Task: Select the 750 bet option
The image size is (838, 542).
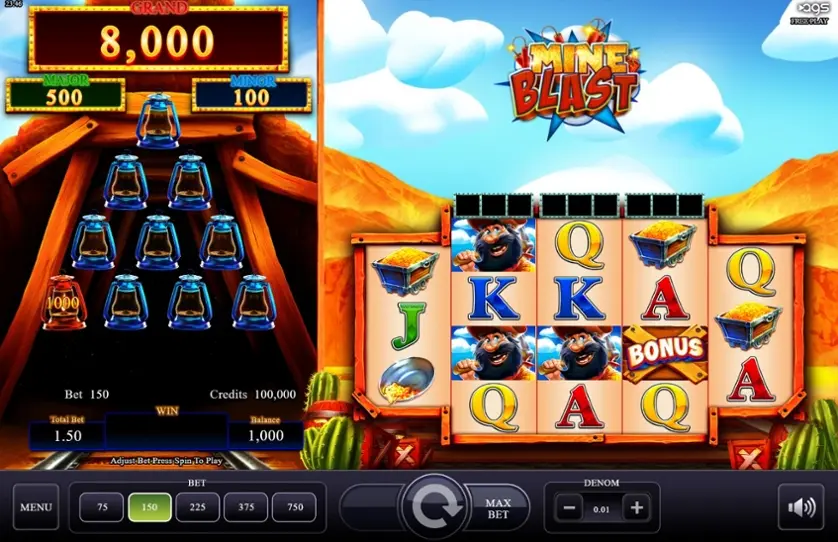Action: point(295,507)
